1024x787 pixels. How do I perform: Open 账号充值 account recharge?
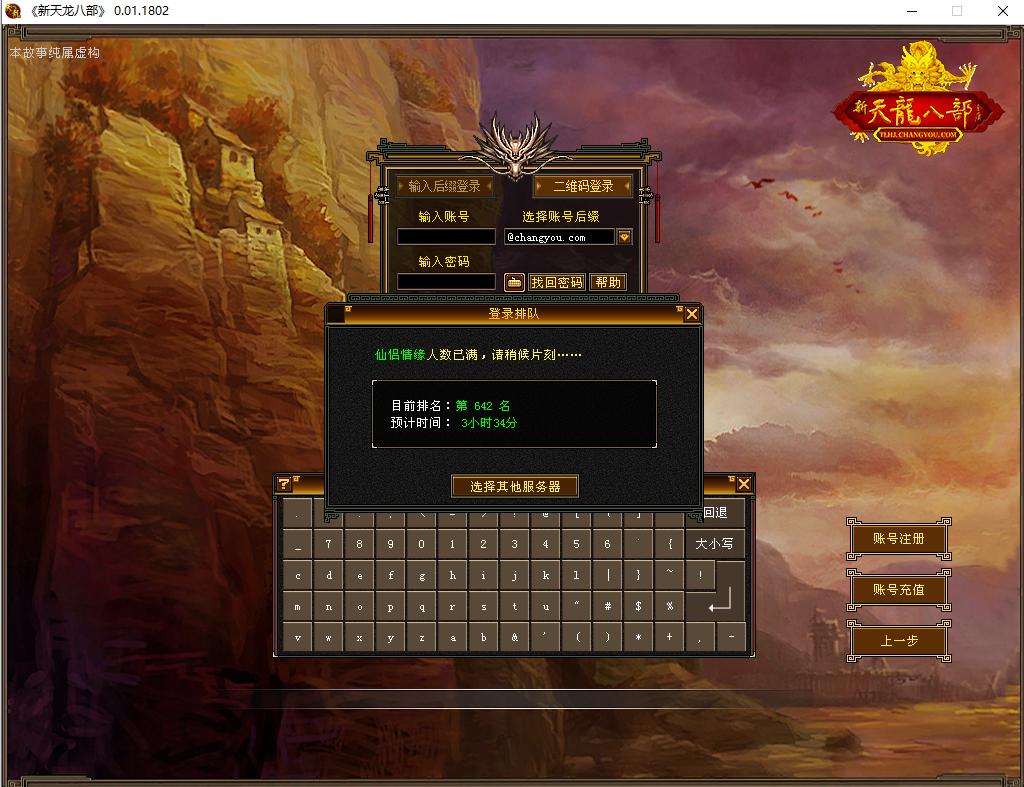tap(898, 590)
